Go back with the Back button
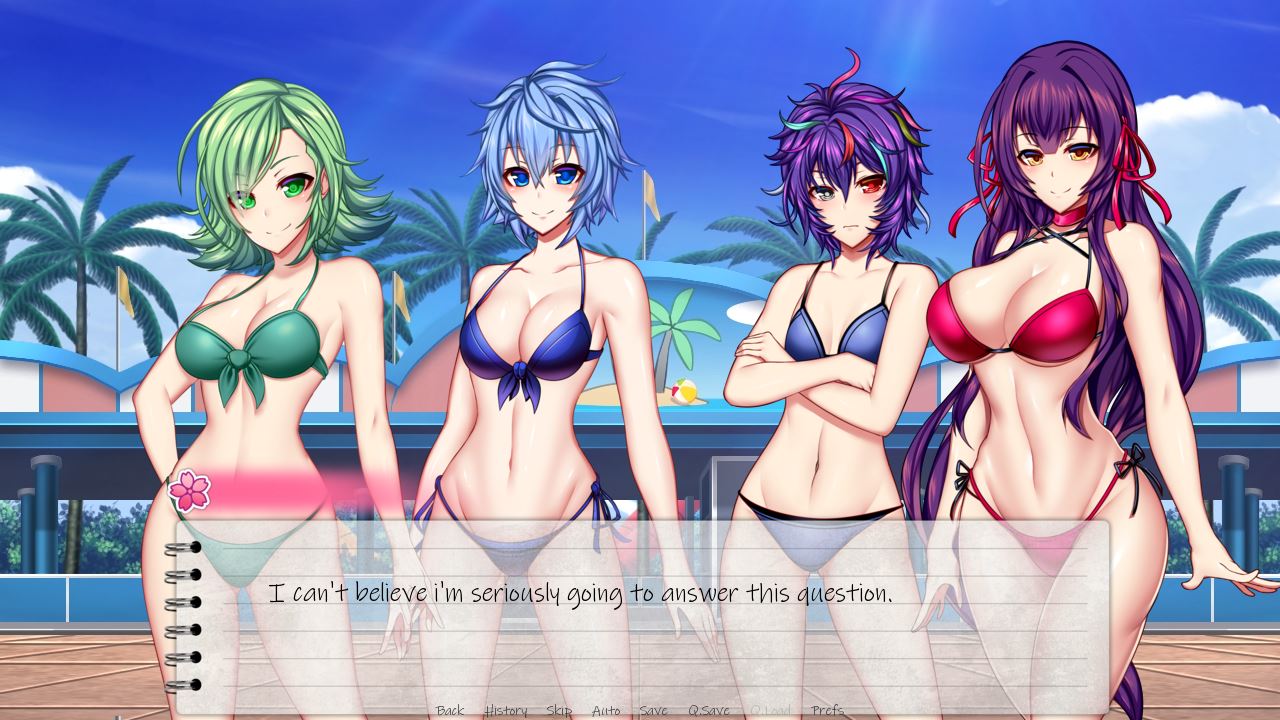 (450, 710)
